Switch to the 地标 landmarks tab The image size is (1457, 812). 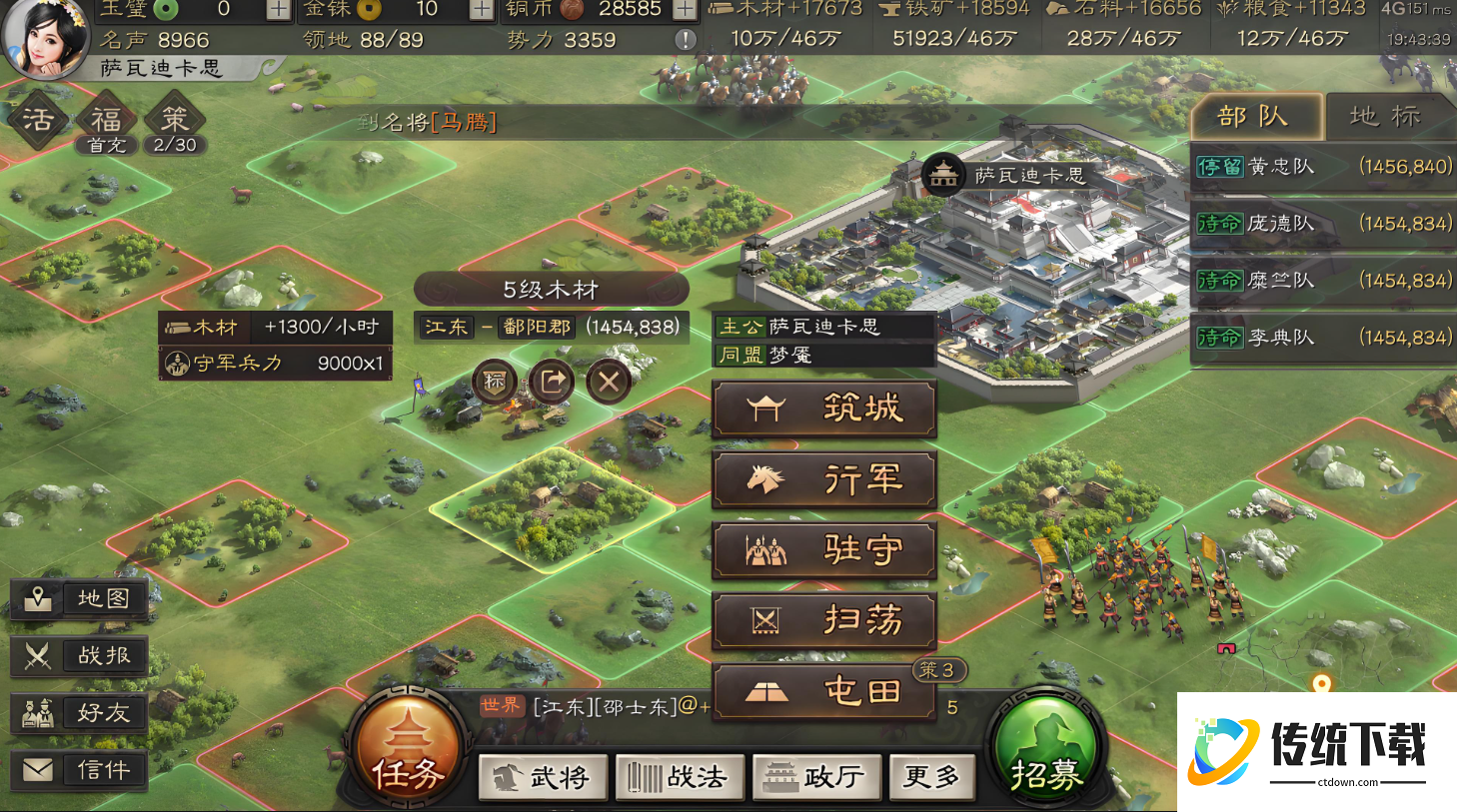click(x=1385, y=117)
